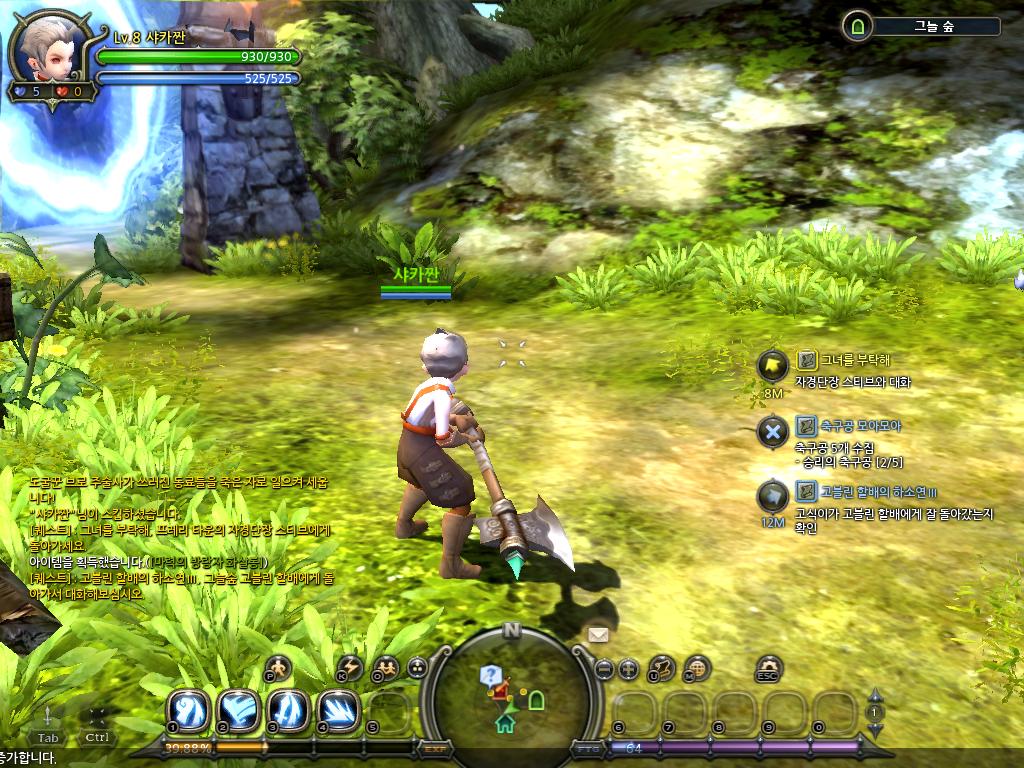Click the yellow arrow quest direction marker
1024x768 pixels.
coord(772,366)
